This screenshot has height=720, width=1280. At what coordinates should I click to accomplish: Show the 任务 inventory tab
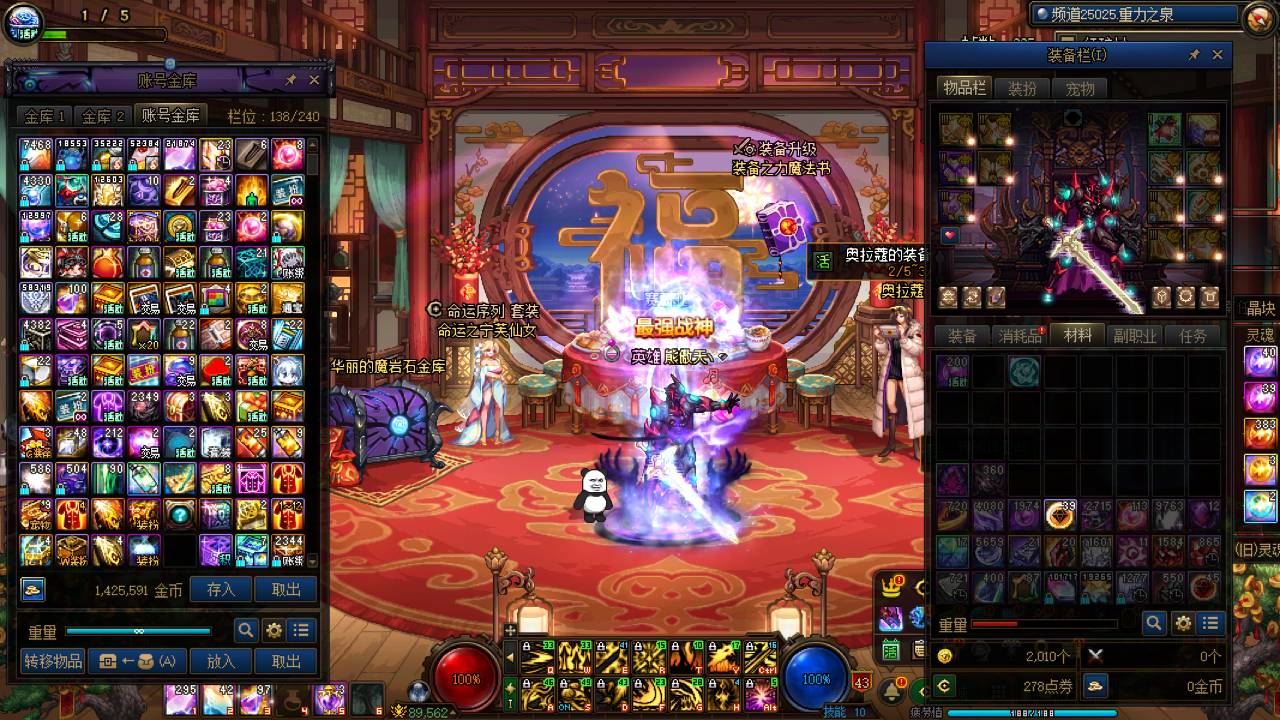[x=1193, y=336]
